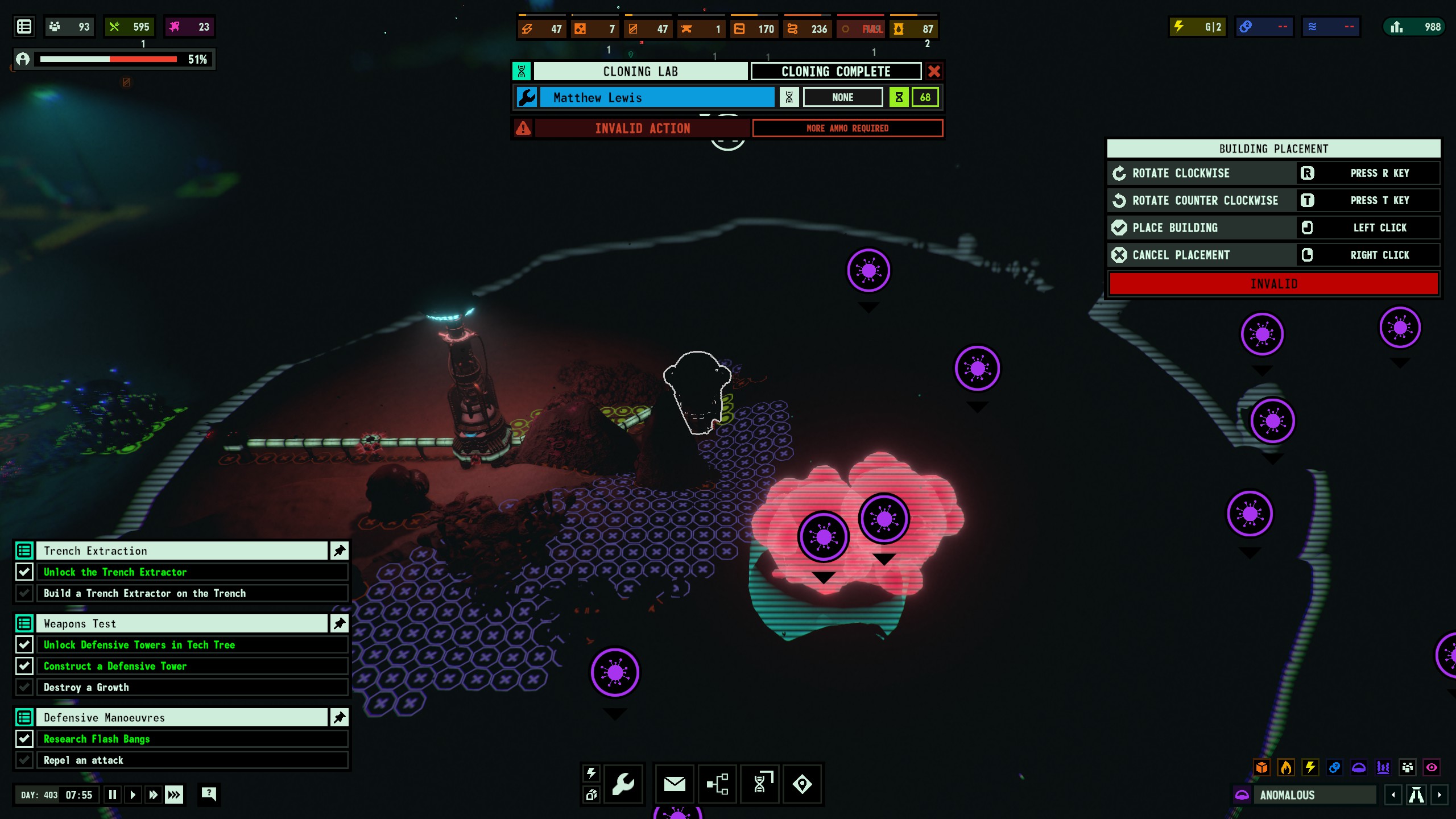Toggle the yellow lightning power overlay
The height and width of the screenshot is (819, 1456).
point(1310,768)
